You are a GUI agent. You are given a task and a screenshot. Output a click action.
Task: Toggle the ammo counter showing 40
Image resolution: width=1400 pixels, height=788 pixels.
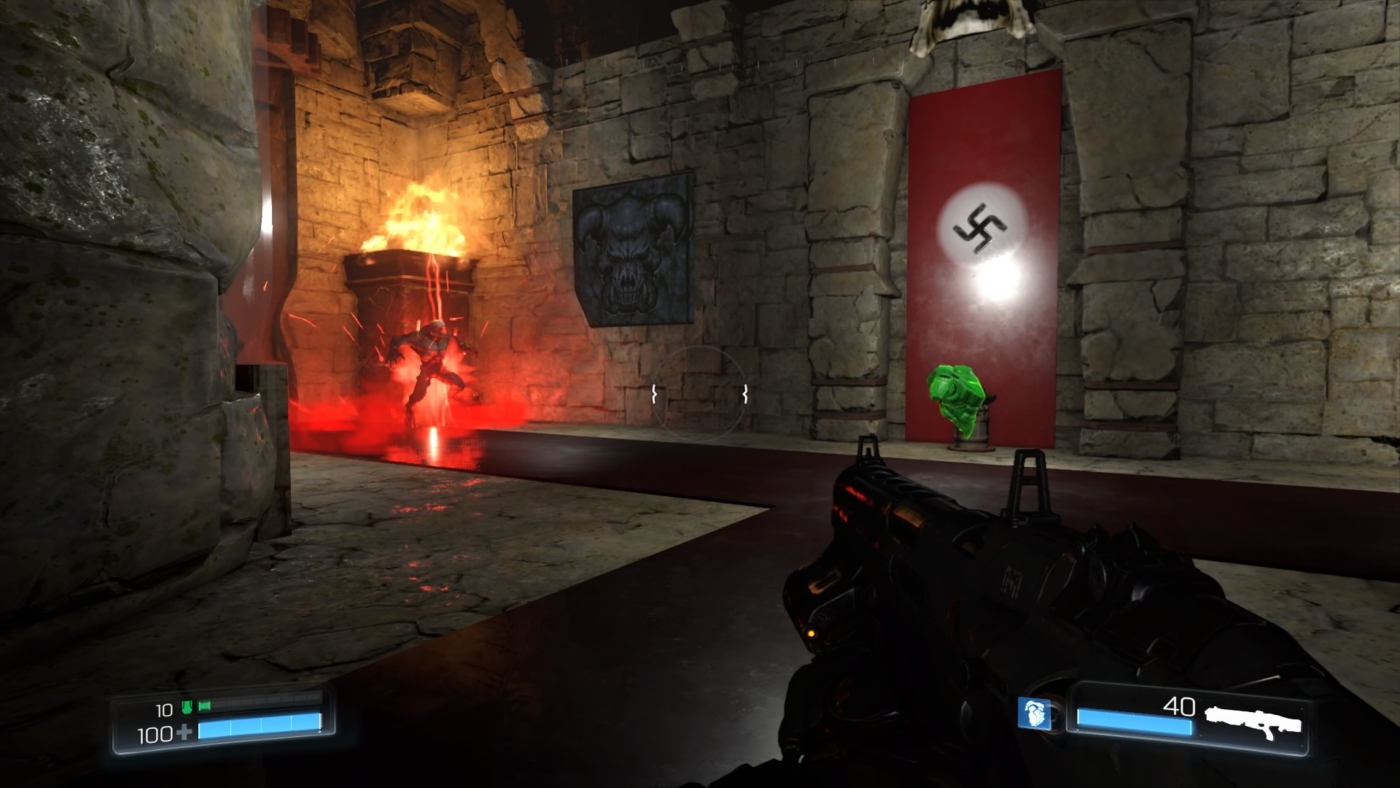(1180, 707)
